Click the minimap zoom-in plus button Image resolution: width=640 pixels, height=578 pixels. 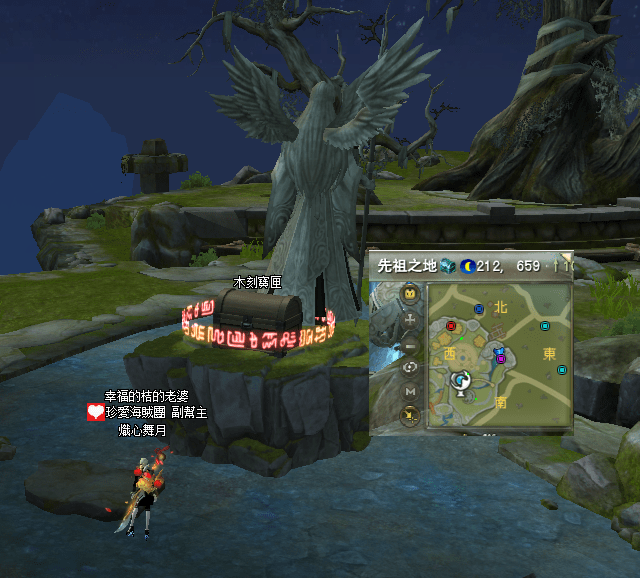pos(410,320)
